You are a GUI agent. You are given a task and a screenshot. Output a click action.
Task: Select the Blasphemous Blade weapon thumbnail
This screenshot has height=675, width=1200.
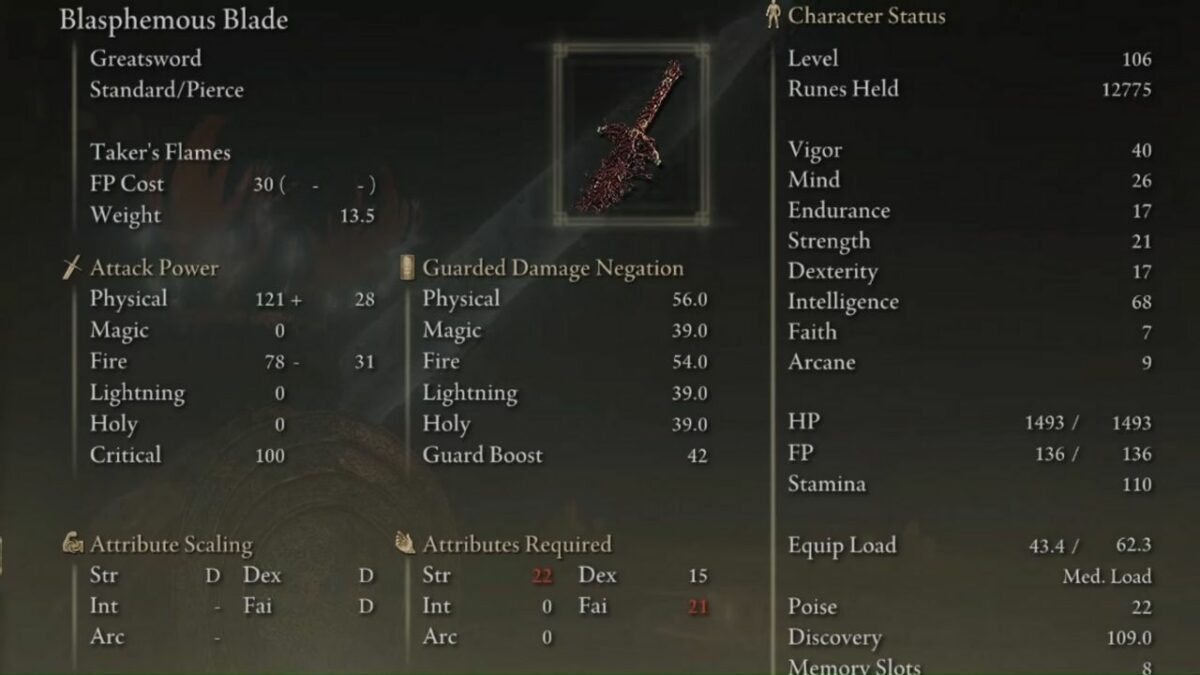click(x=631, y=135)
